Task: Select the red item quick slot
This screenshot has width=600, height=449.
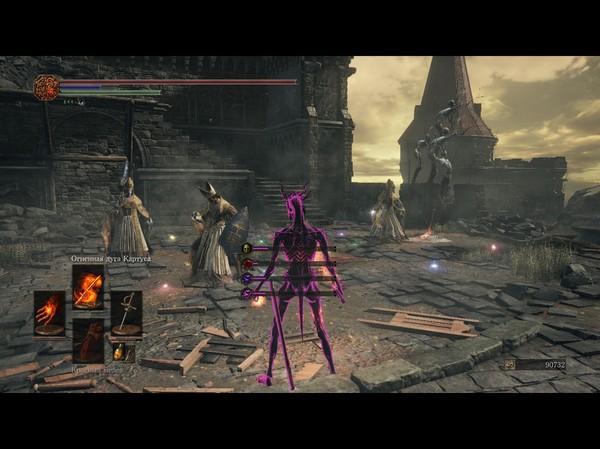Action: tap(88, 340)
